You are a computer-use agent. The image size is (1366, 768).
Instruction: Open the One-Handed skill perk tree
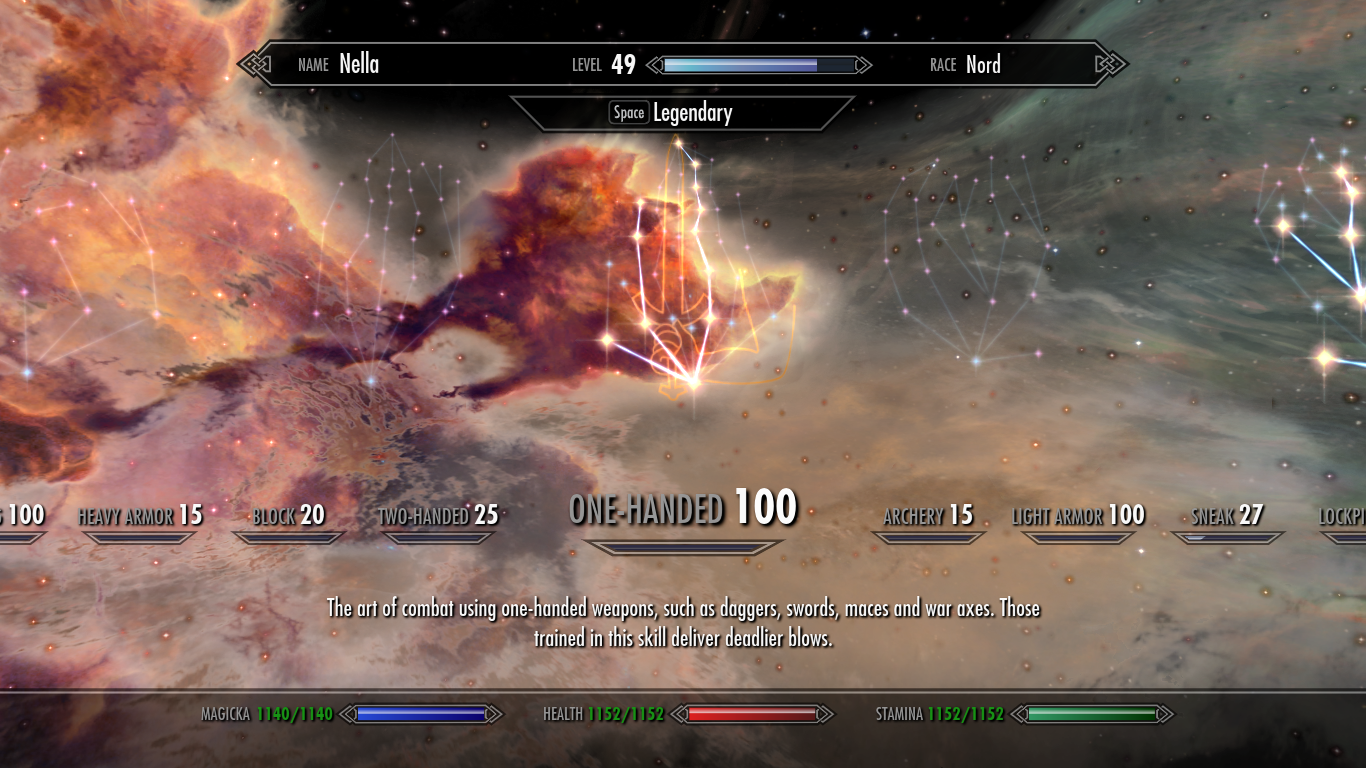(682, 509)
